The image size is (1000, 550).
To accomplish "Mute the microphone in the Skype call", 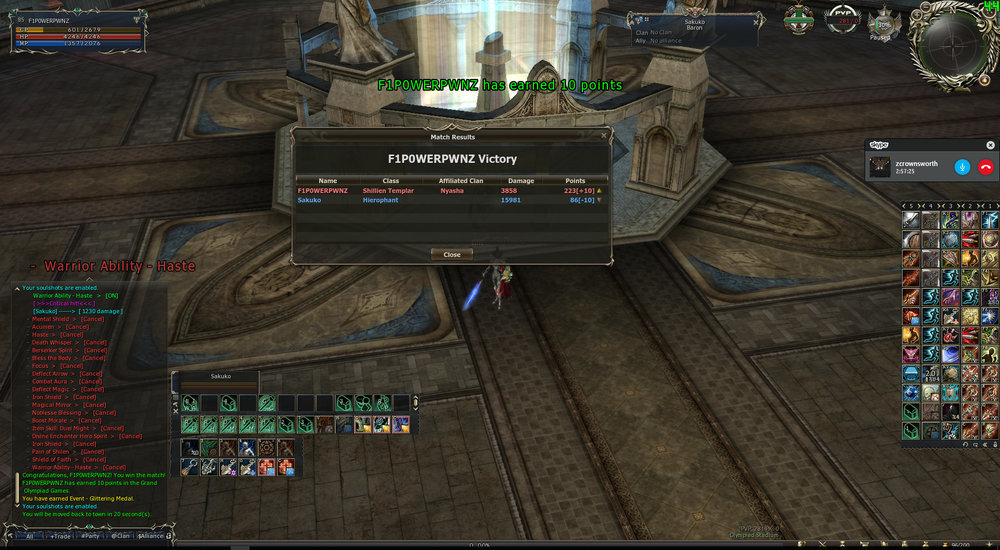I will [962, 167].
